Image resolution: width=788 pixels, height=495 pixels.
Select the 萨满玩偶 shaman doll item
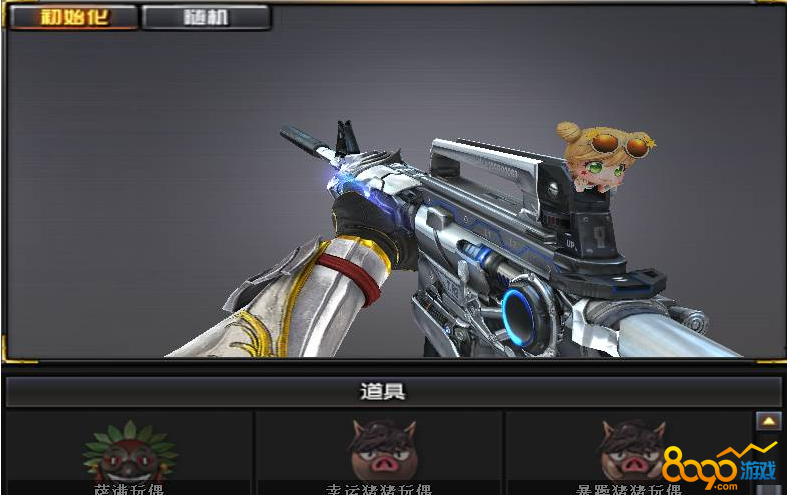[129, 454]
